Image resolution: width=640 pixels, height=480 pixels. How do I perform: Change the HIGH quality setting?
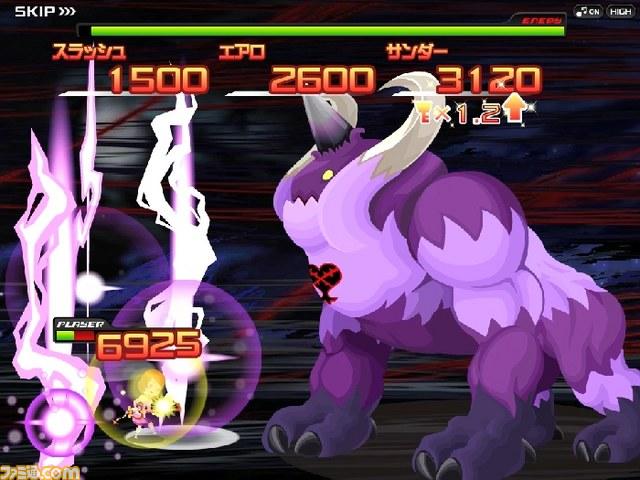618,10
